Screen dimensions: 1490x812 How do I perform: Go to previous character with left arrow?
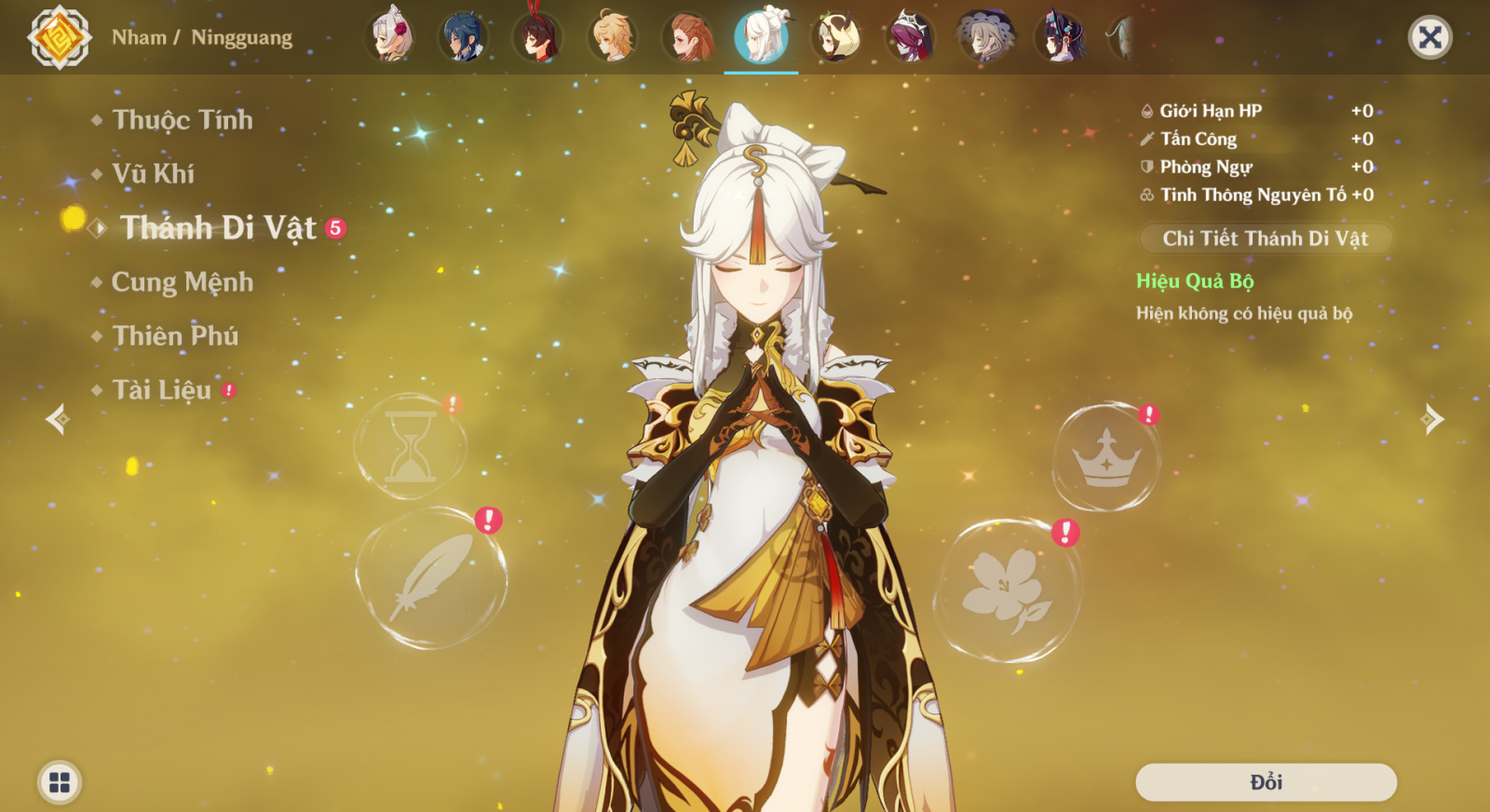[58, 419]
